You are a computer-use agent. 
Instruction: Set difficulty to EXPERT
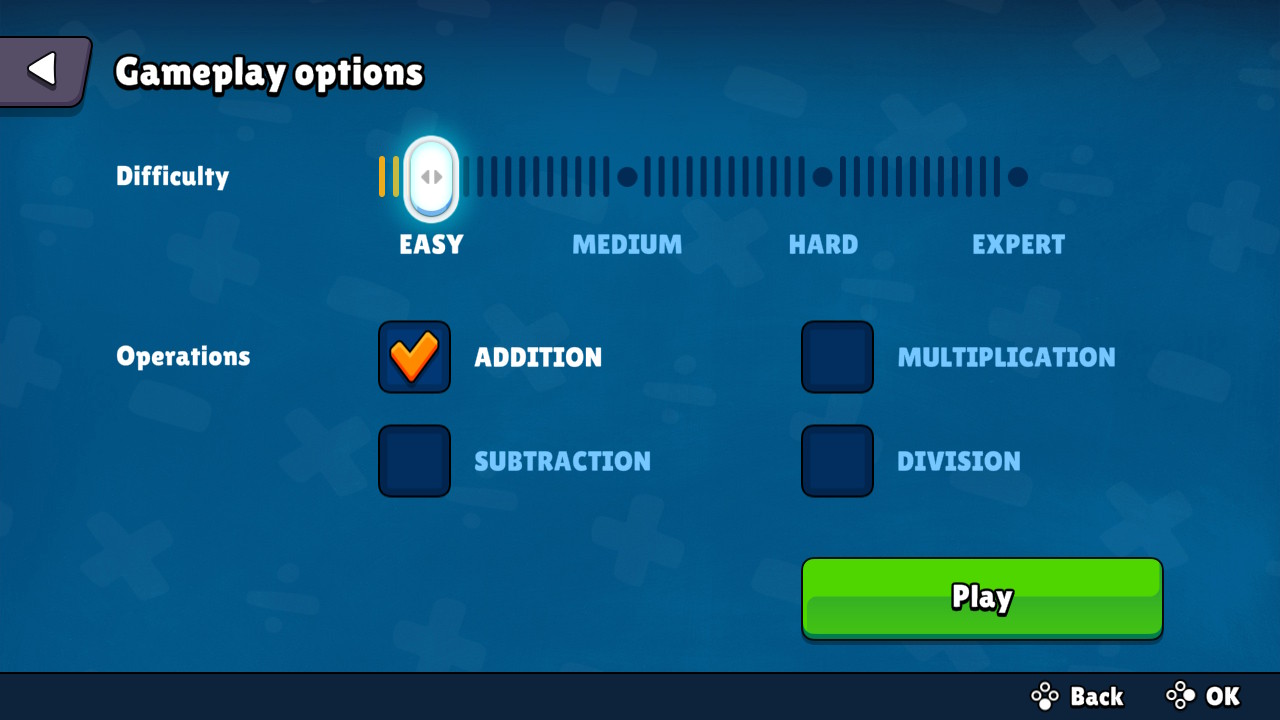[1018, 177]
